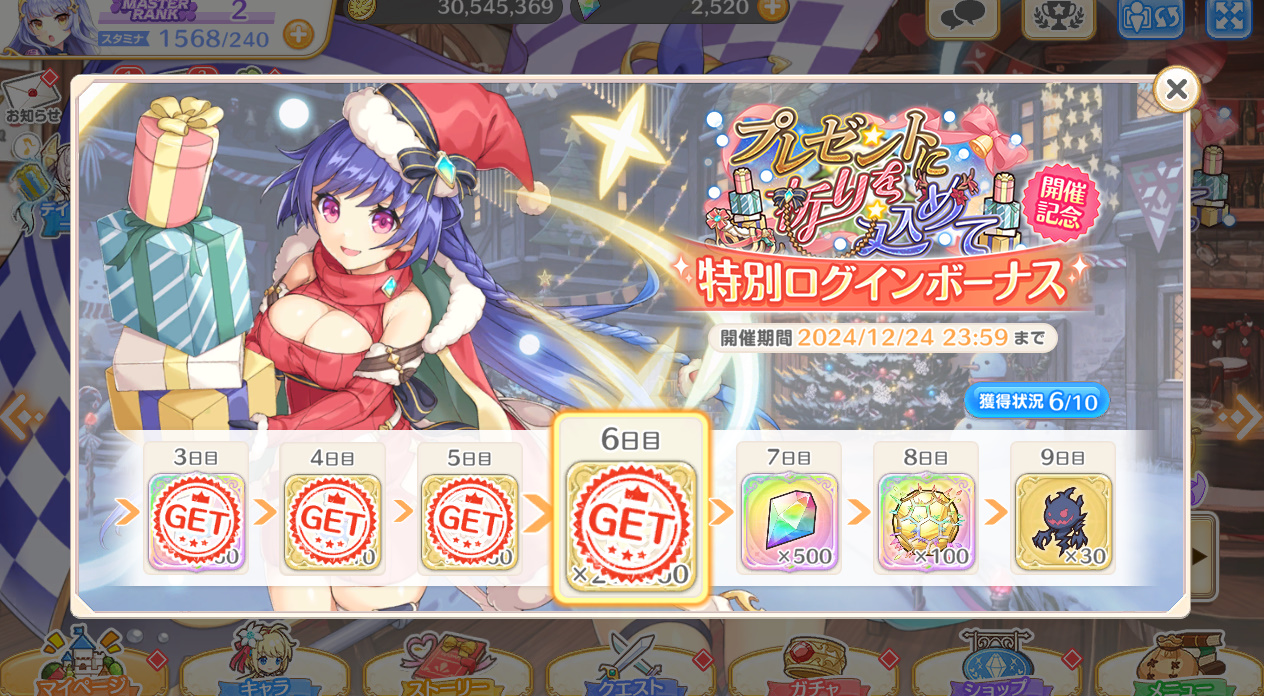The image size is (1264, 696).
Task: Select the day 5 claimed reward tile
Action: (x=469, y=522)
